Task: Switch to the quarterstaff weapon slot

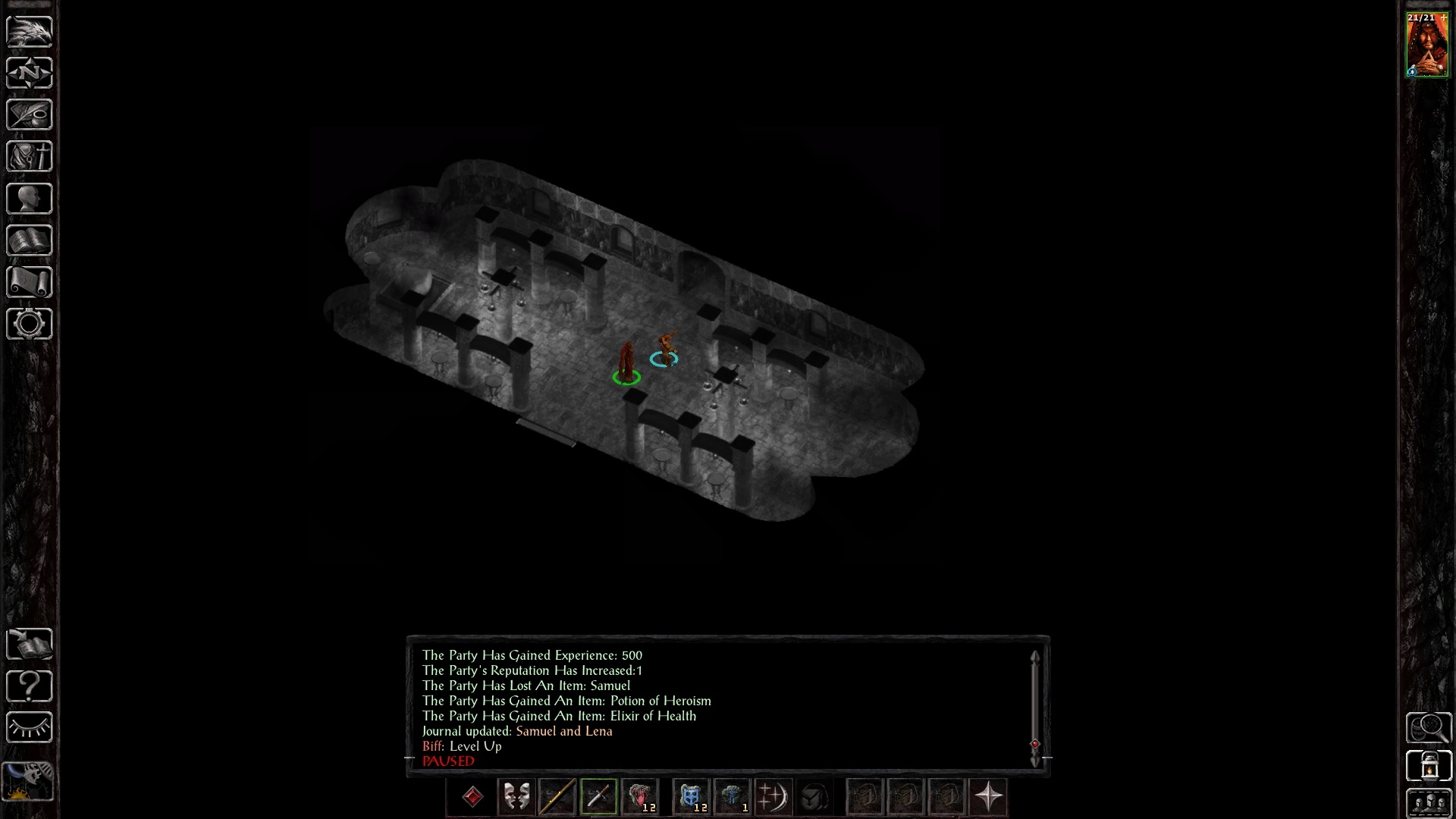Action: (x=557, y=796)
